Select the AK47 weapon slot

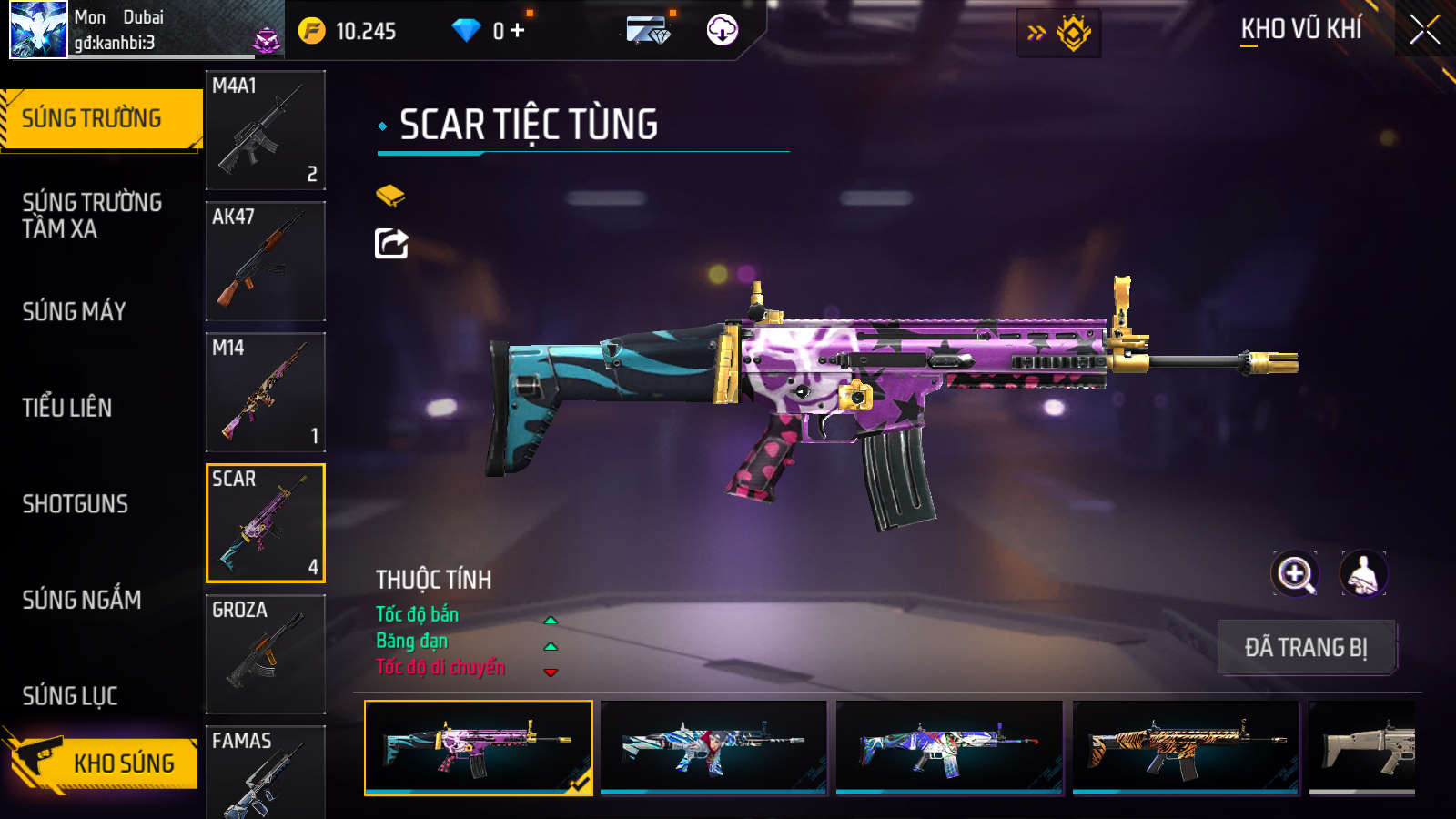point(266,261)
